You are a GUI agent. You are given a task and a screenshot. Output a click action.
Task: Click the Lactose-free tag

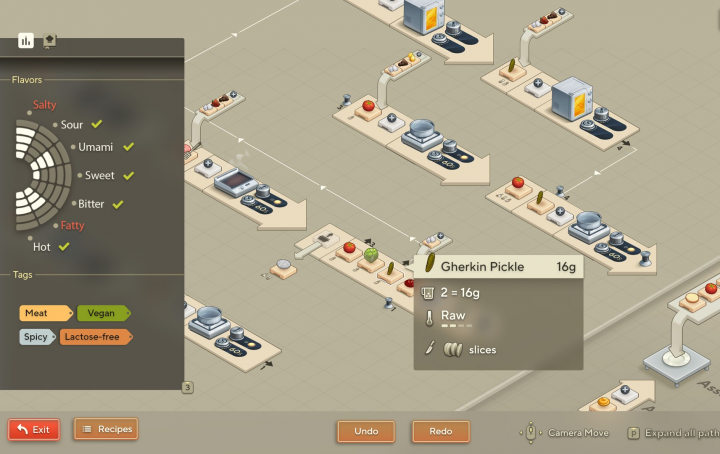[x=95, y=336]
